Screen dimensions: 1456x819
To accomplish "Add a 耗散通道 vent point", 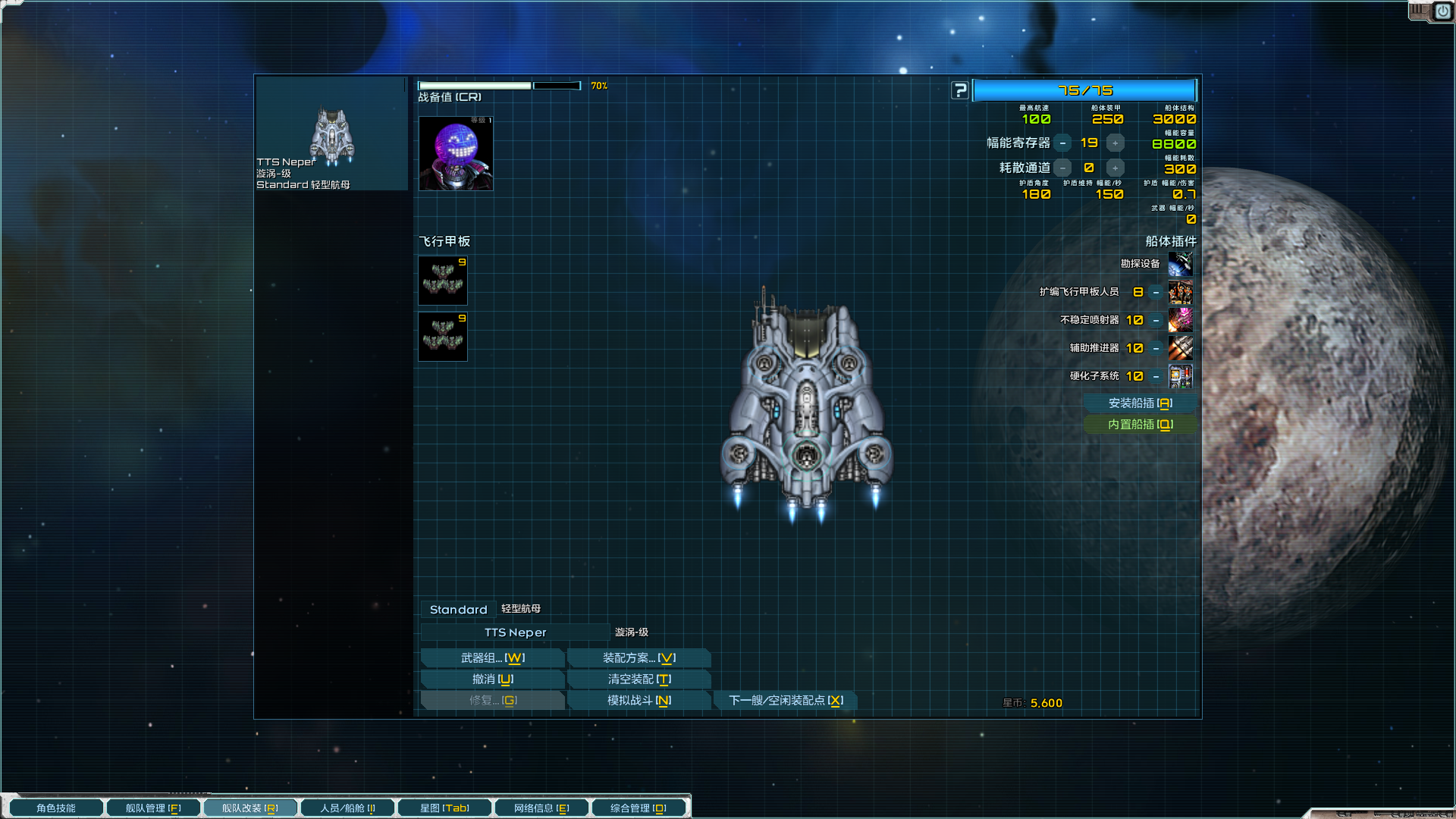I will tap(1115, 168).
